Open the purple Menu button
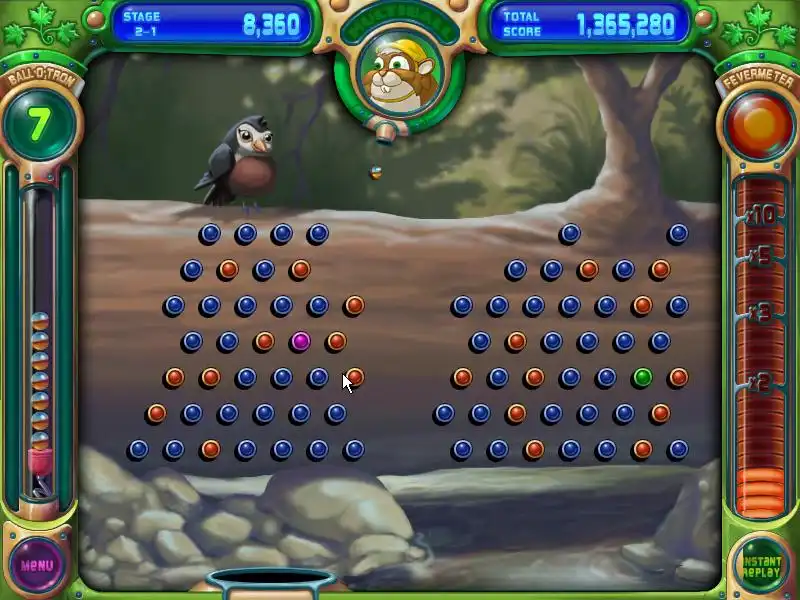The image size is (800, 600). [x=37, y=563]
